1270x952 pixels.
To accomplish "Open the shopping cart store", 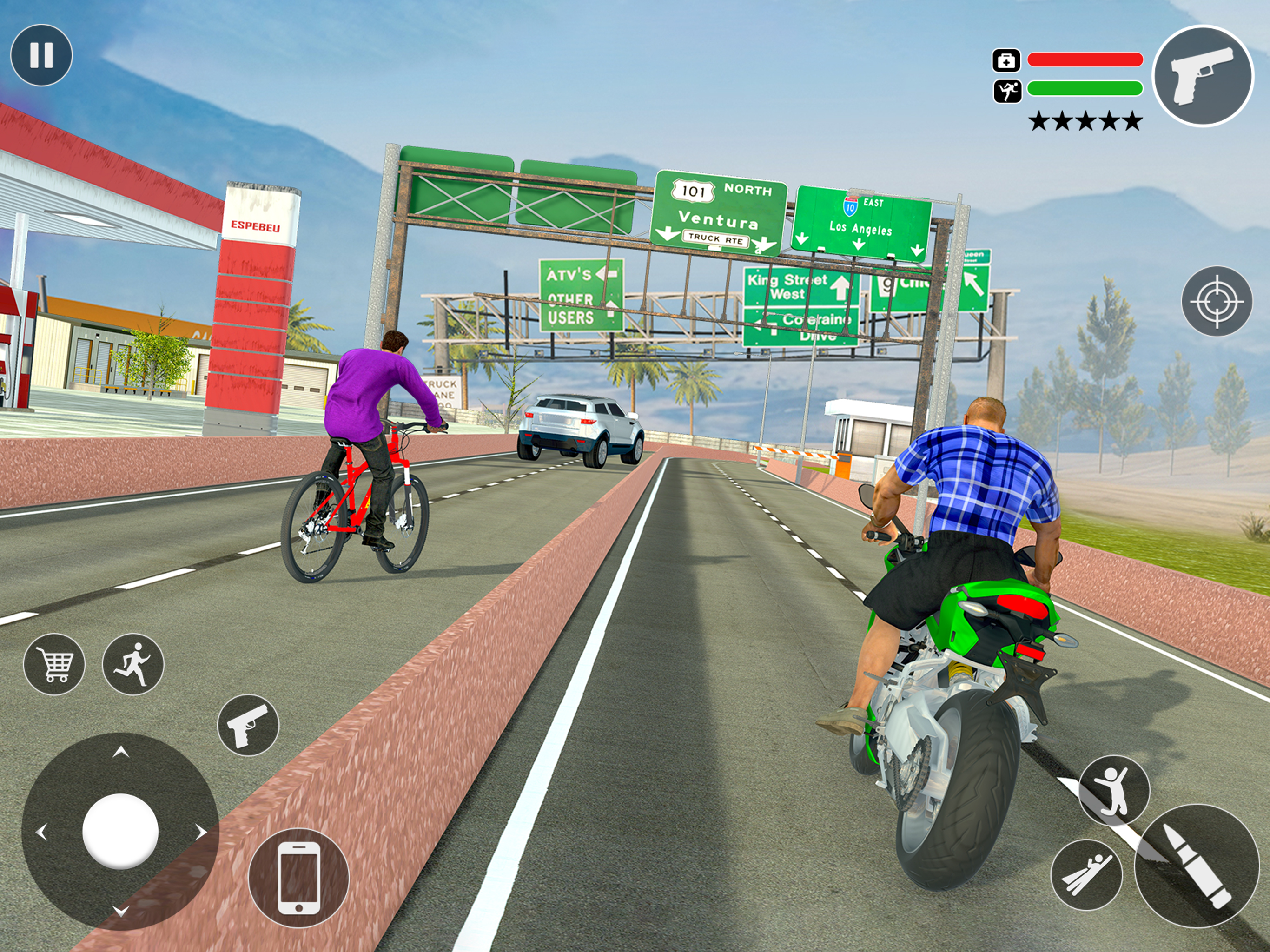I will click(x=54, y=664).
